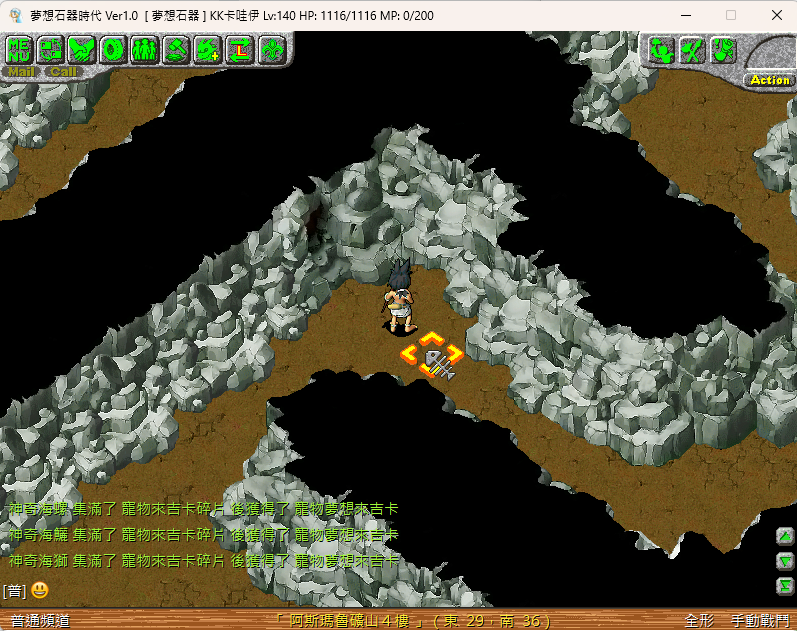Select the crossed weapons battle icon

click(692, 50)
